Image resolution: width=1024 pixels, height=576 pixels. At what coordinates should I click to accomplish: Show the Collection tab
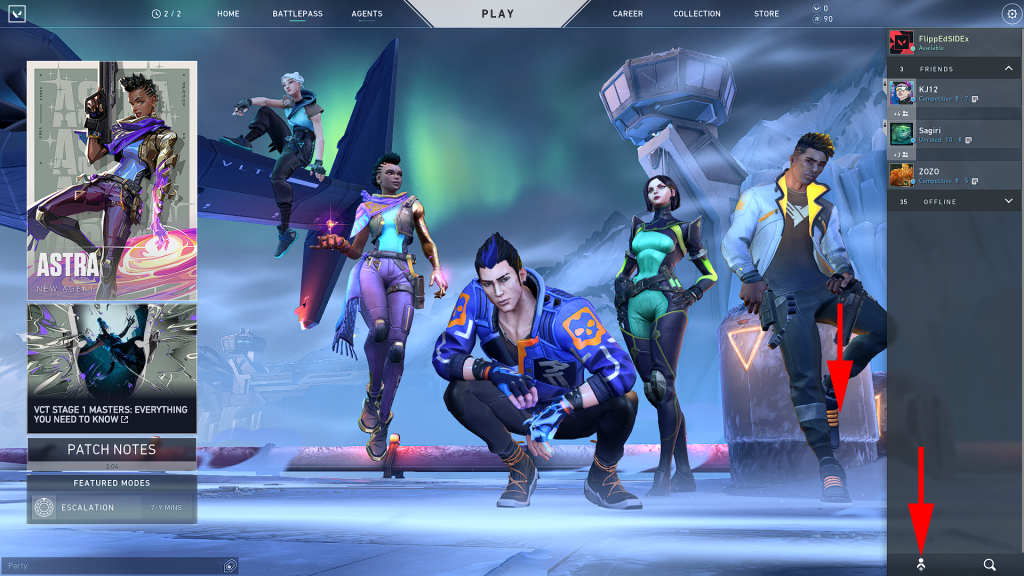697,14
